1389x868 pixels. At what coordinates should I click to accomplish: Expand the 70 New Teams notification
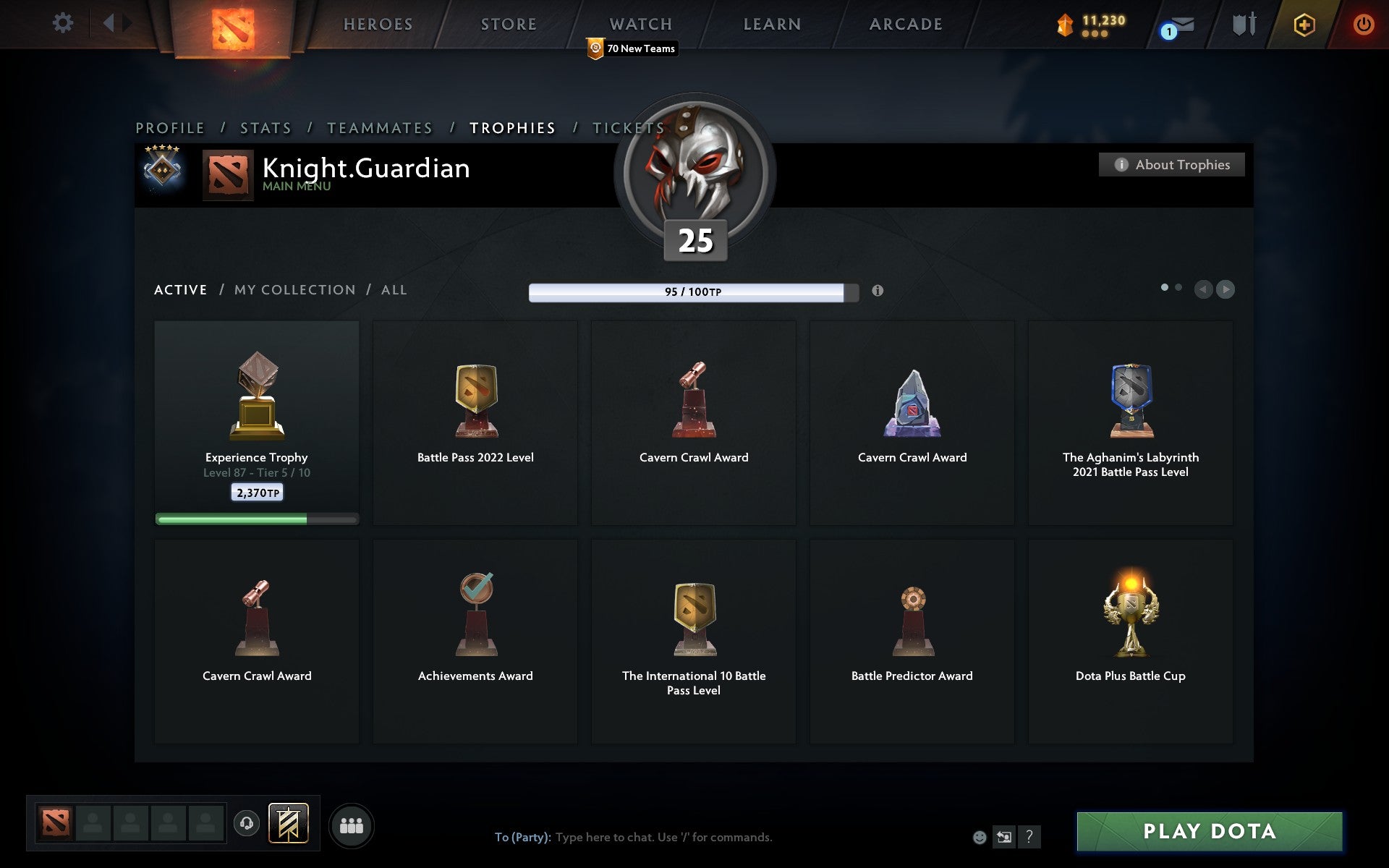click(x=631, y=48)
